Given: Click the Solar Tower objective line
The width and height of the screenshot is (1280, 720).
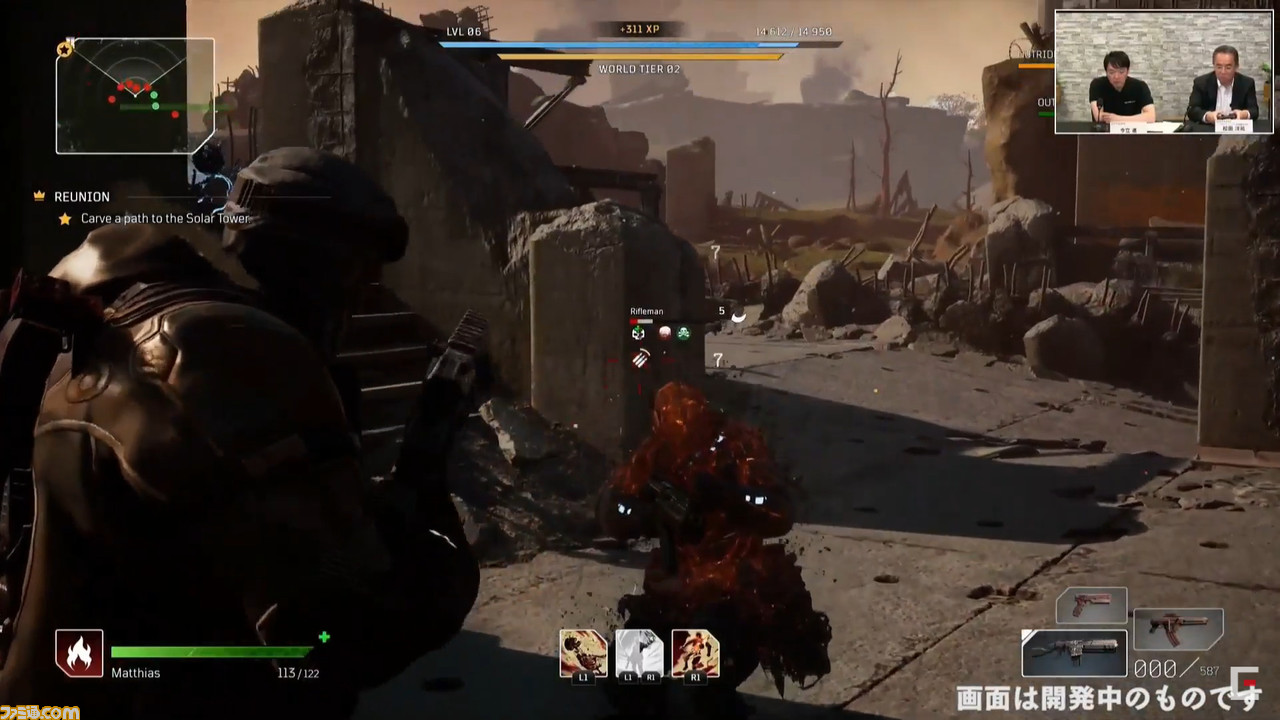Looking at the screenshot, I should coord(165,218).
